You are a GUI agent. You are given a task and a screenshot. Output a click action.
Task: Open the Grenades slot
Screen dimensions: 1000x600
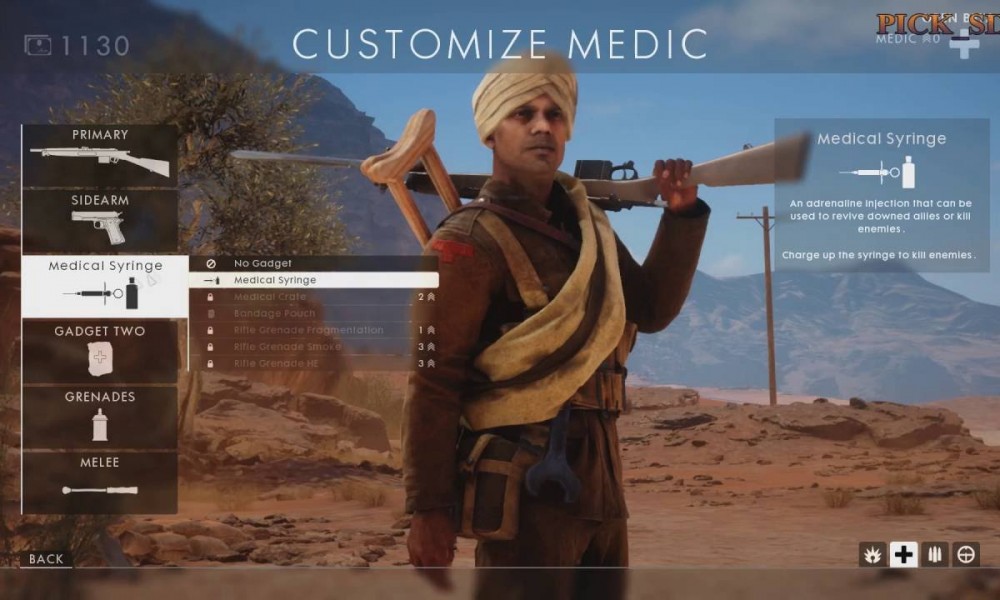coord(100,416)
